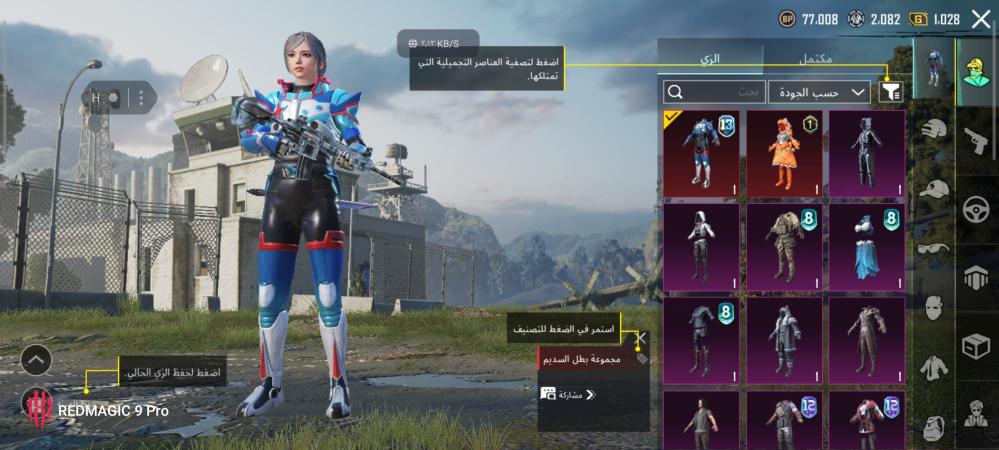999x450 pixels.
Task: Open the supply crate category
Action: [976, 346]
